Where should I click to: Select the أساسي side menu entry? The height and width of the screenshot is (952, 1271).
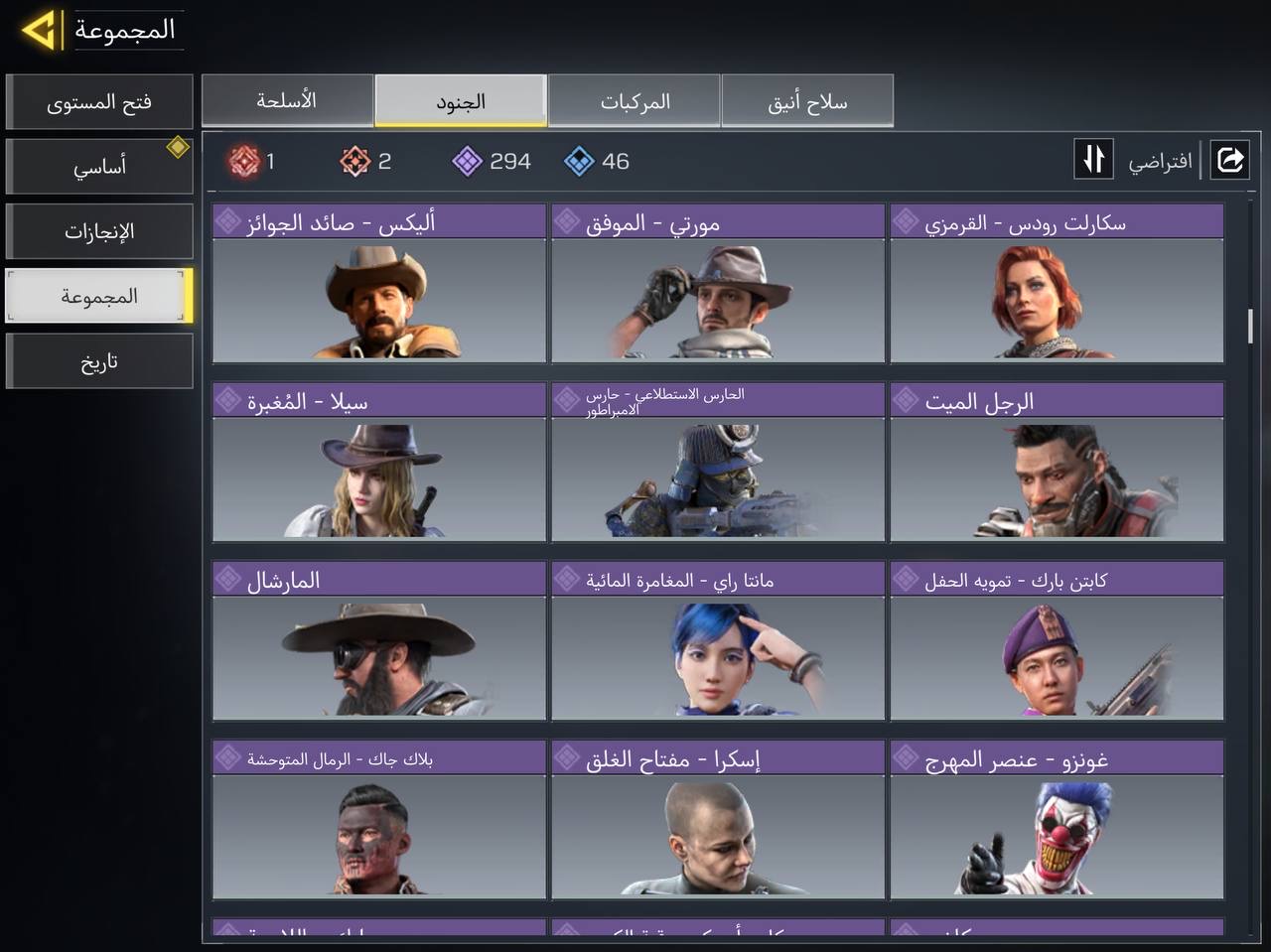(99, 167)
